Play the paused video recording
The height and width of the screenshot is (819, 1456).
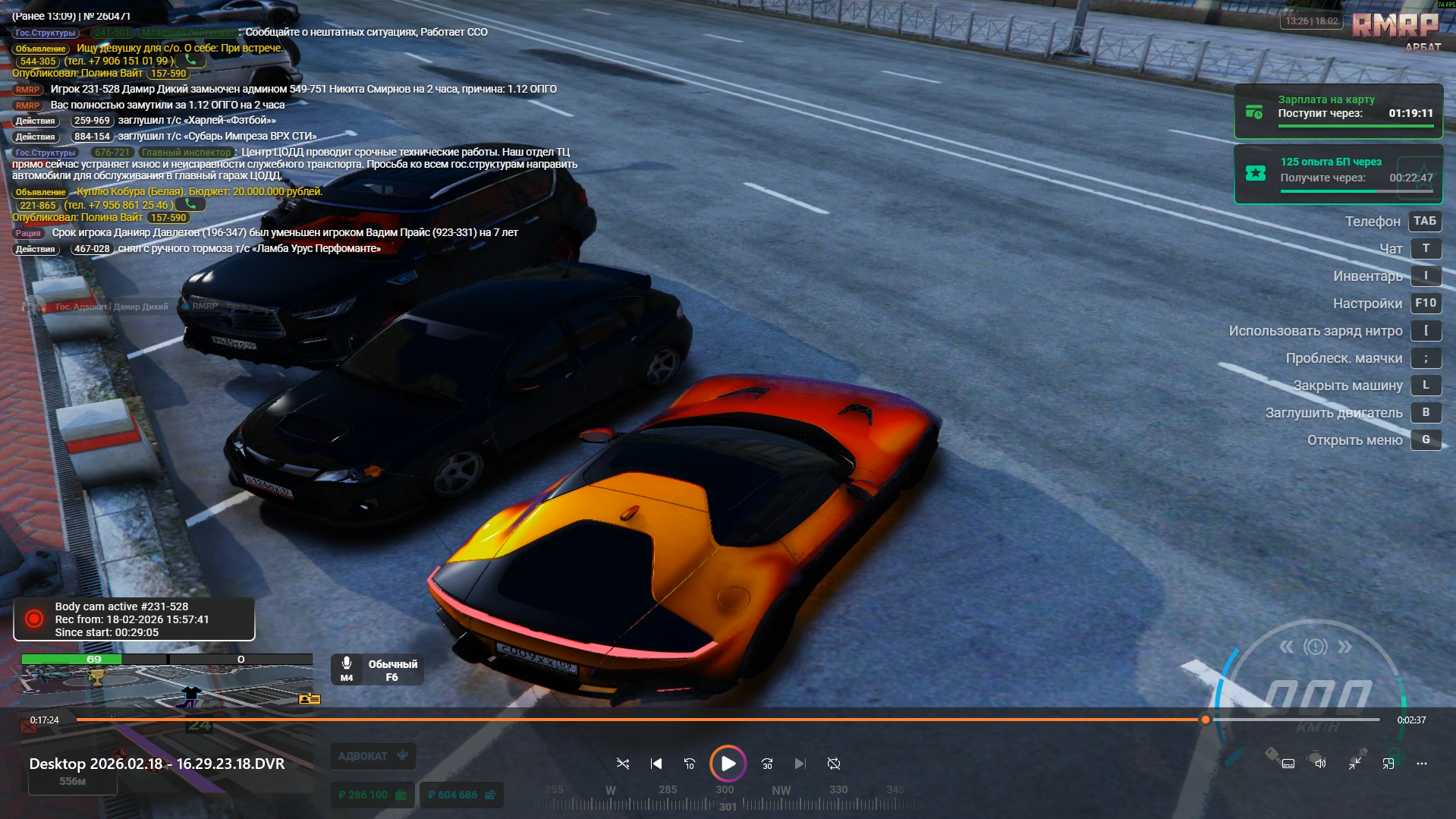[x=728, y=764]
